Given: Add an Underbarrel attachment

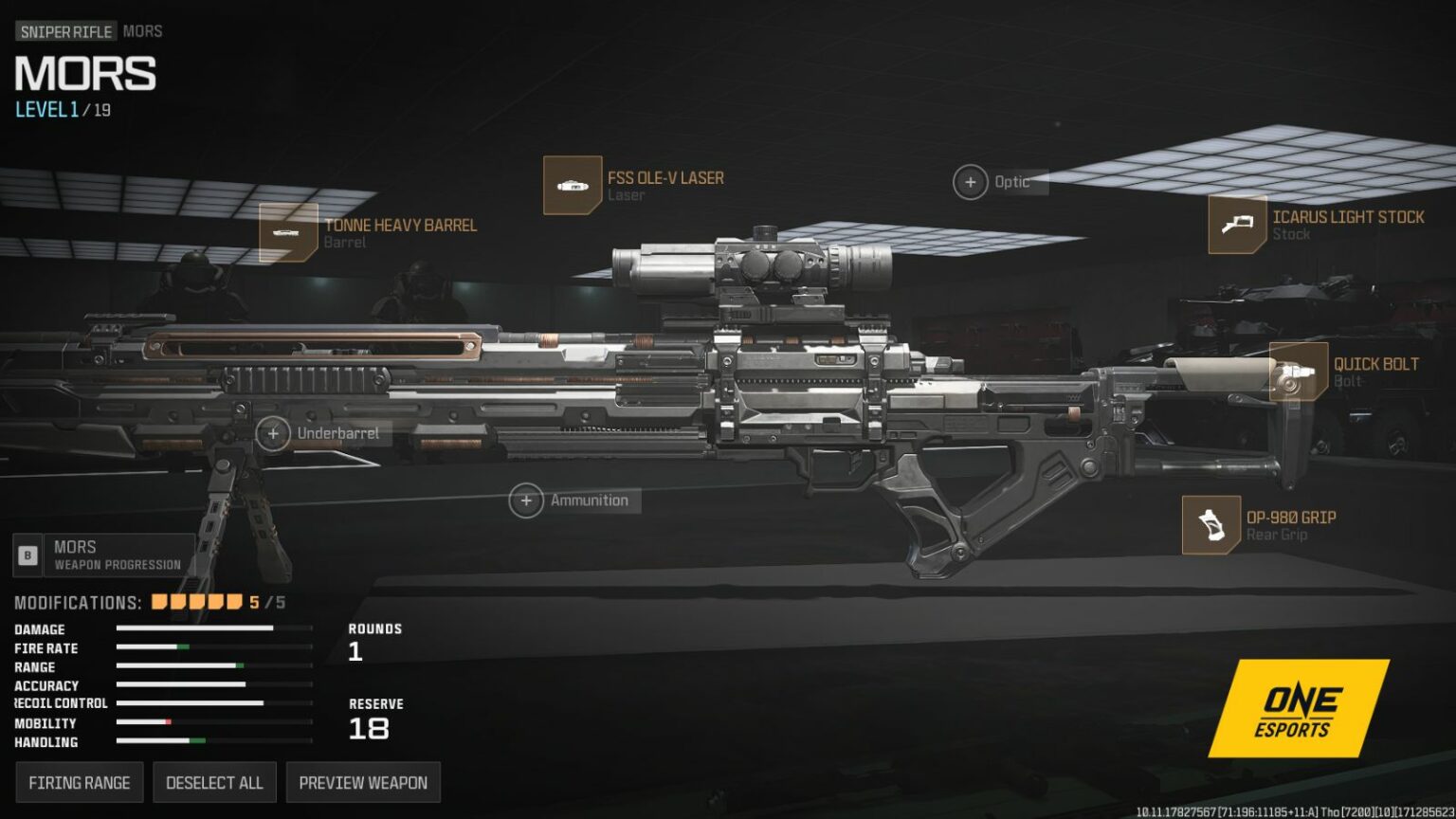Looking at the screenshot, I should (274, 433).
